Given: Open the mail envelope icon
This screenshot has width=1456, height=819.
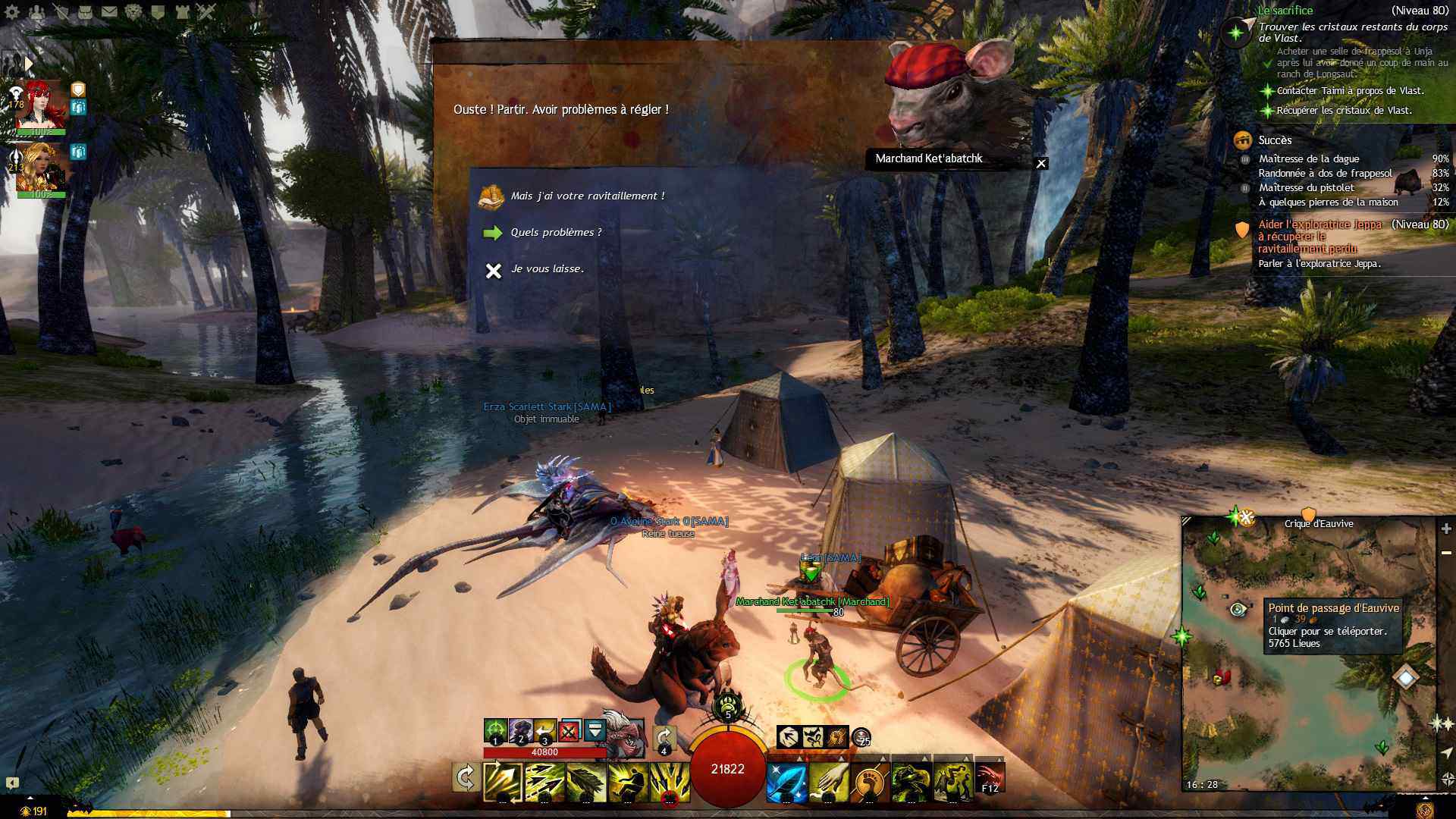Looking at the screenshot, I should 109,11.
